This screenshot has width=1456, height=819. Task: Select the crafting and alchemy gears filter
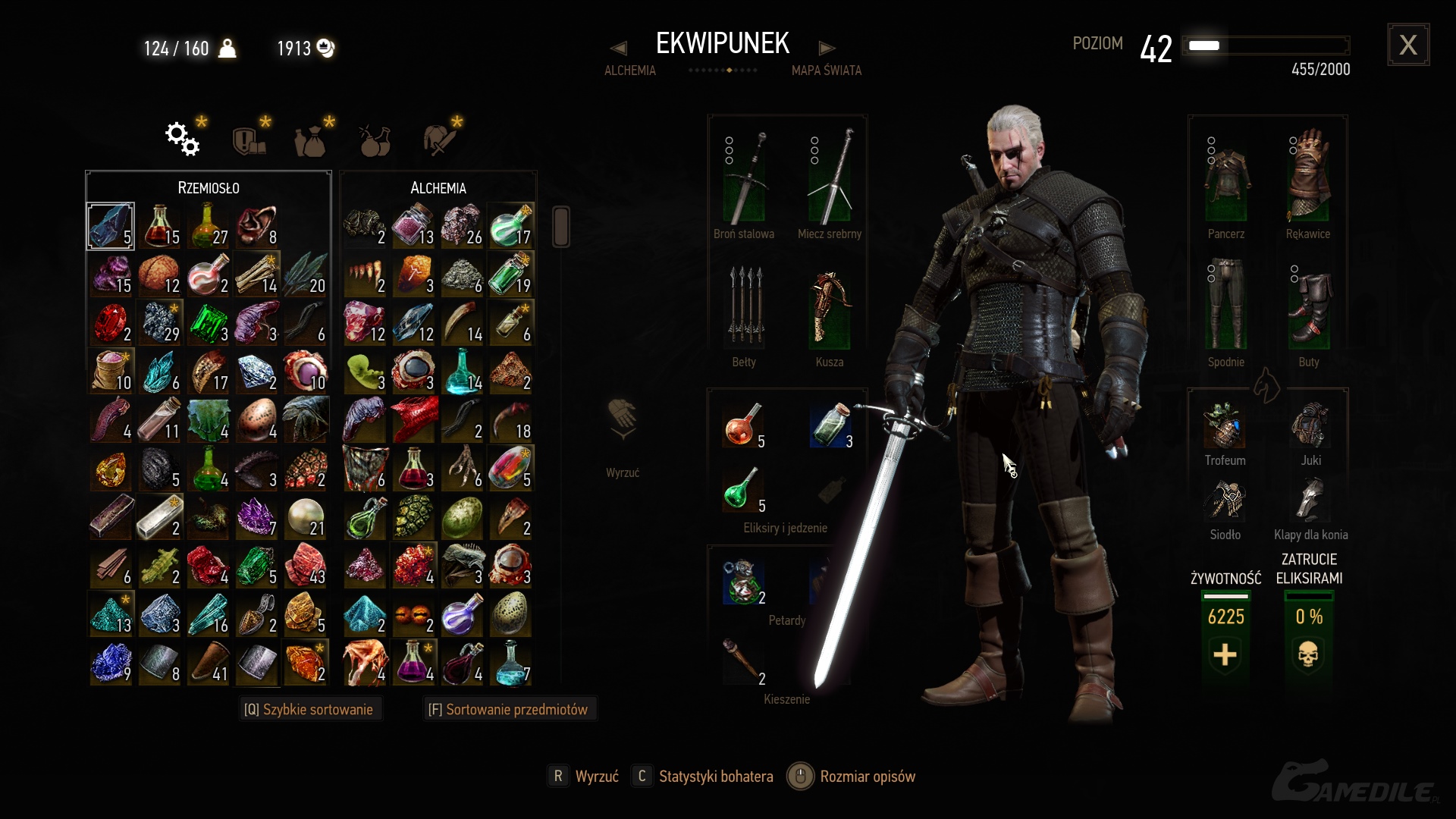[183, 139]
